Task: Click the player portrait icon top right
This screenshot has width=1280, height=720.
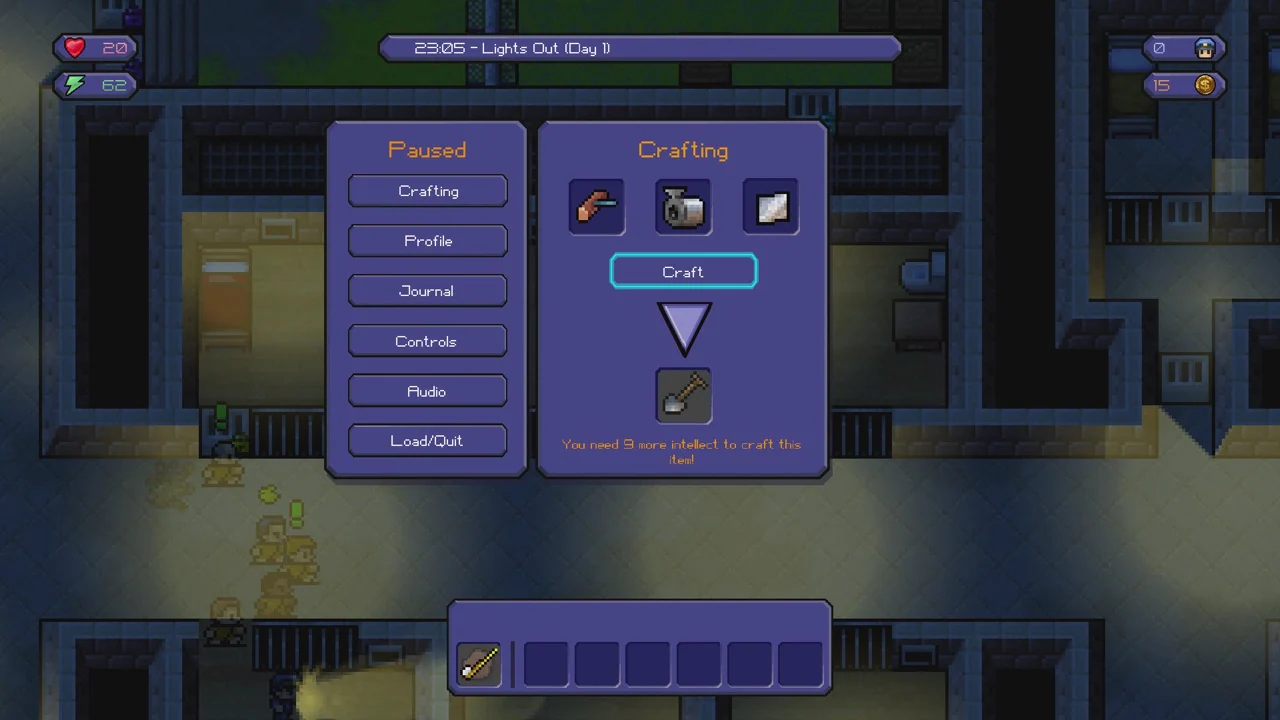Action: (1205, 47)
